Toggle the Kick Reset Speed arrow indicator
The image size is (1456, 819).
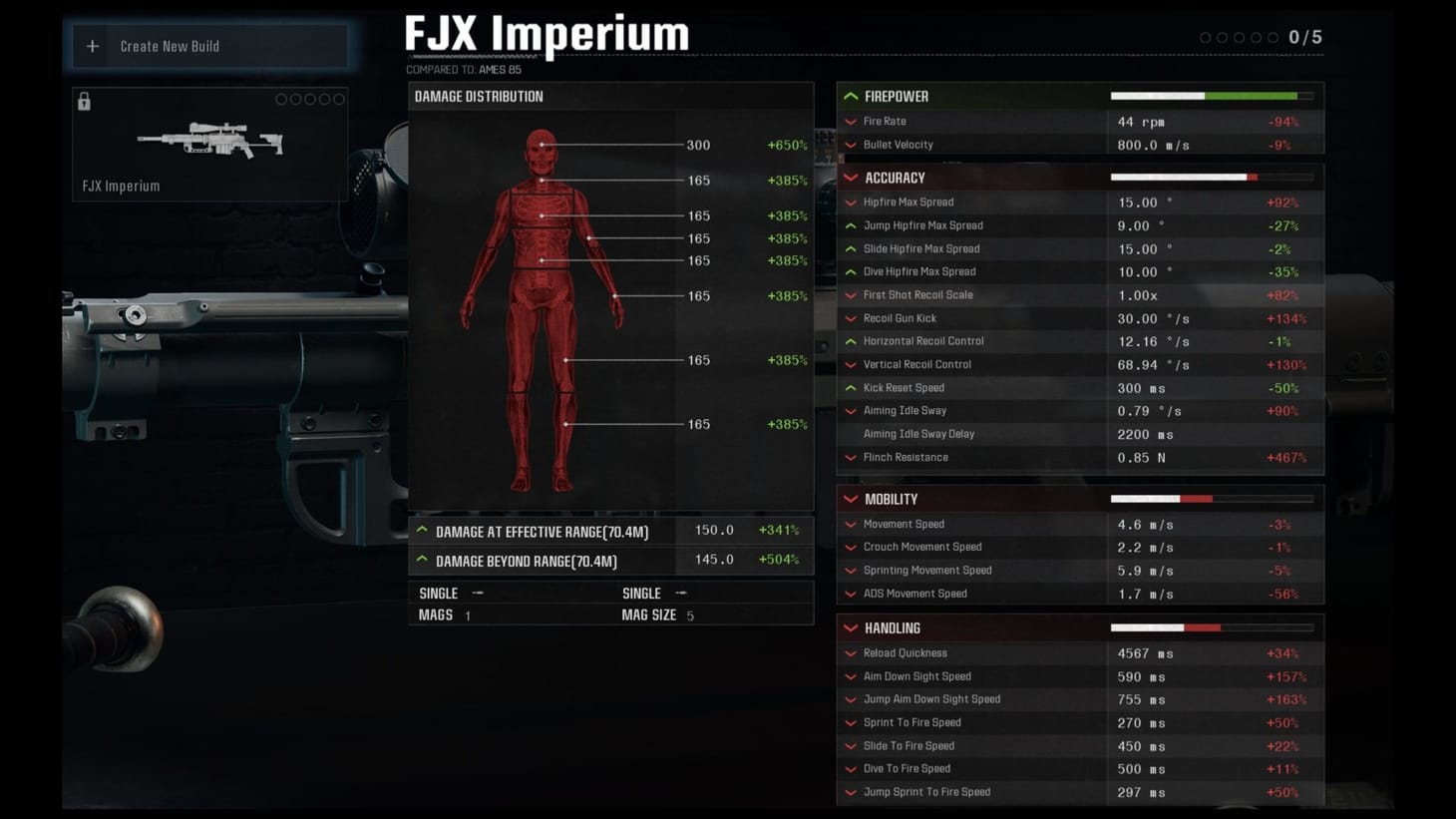tap(851, 387)
